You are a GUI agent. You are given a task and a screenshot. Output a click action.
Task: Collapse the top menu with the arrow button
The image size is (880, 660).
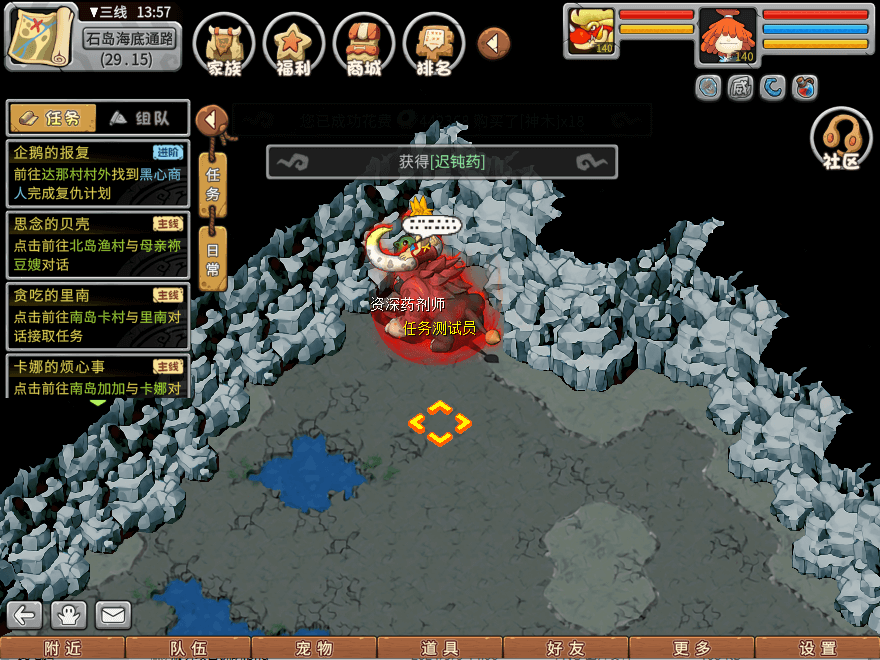tap(493, 43)
